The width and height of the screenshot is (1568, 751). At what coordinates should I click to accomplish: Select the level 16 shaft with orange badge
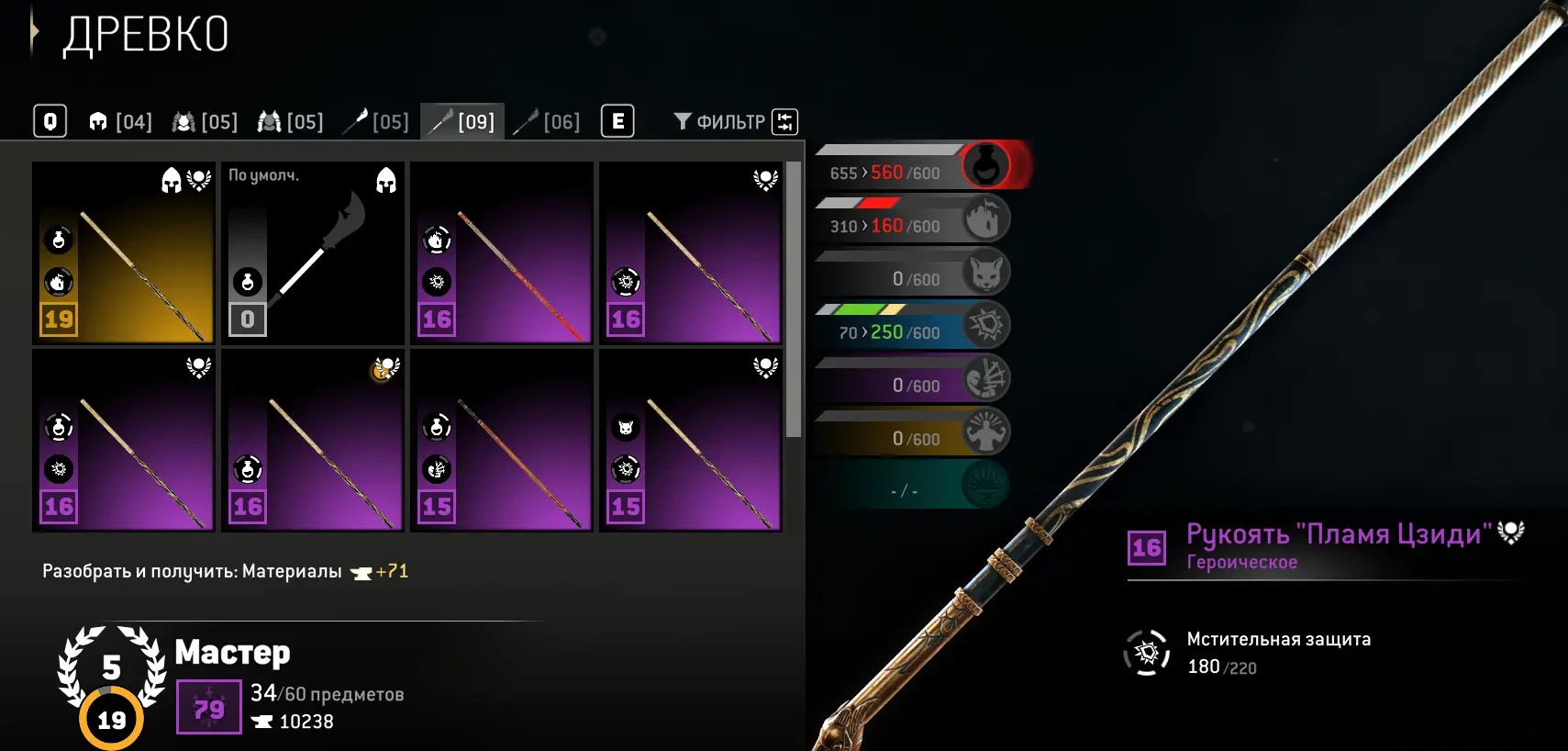click(x=313, y=441)
